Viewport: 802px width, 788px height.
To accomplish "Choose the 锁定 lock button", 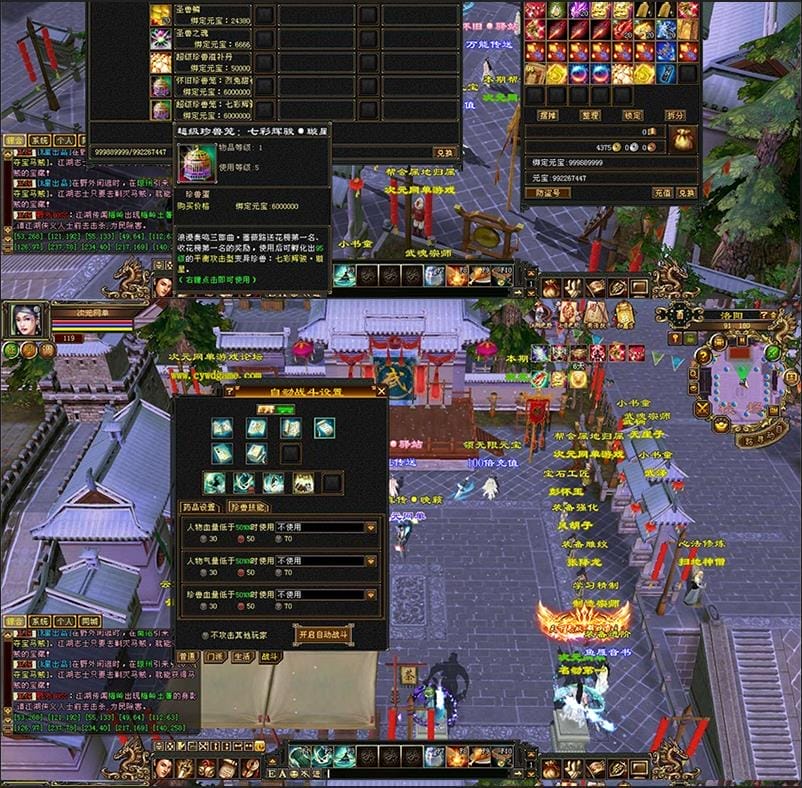I will pyautogui.click(x=633, y=115).
